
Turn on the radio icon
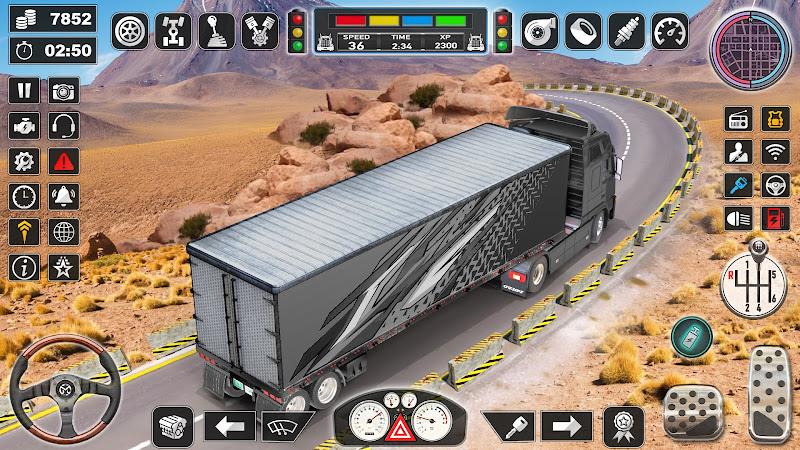[738, 120]
